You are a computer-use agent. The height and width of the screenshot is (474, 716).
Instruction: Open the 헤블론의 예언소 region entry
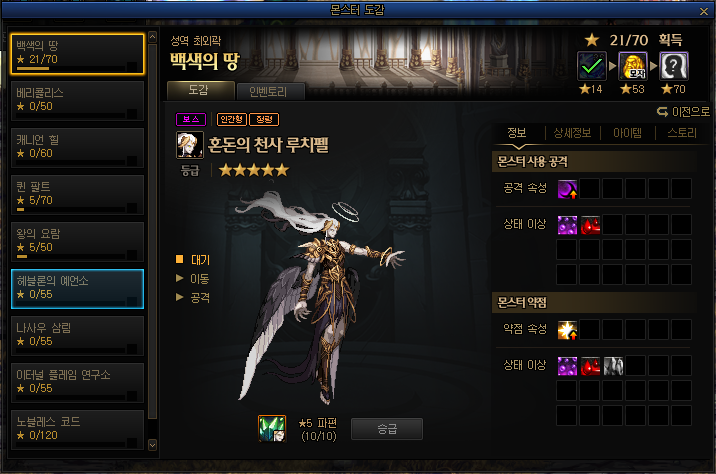77,288
